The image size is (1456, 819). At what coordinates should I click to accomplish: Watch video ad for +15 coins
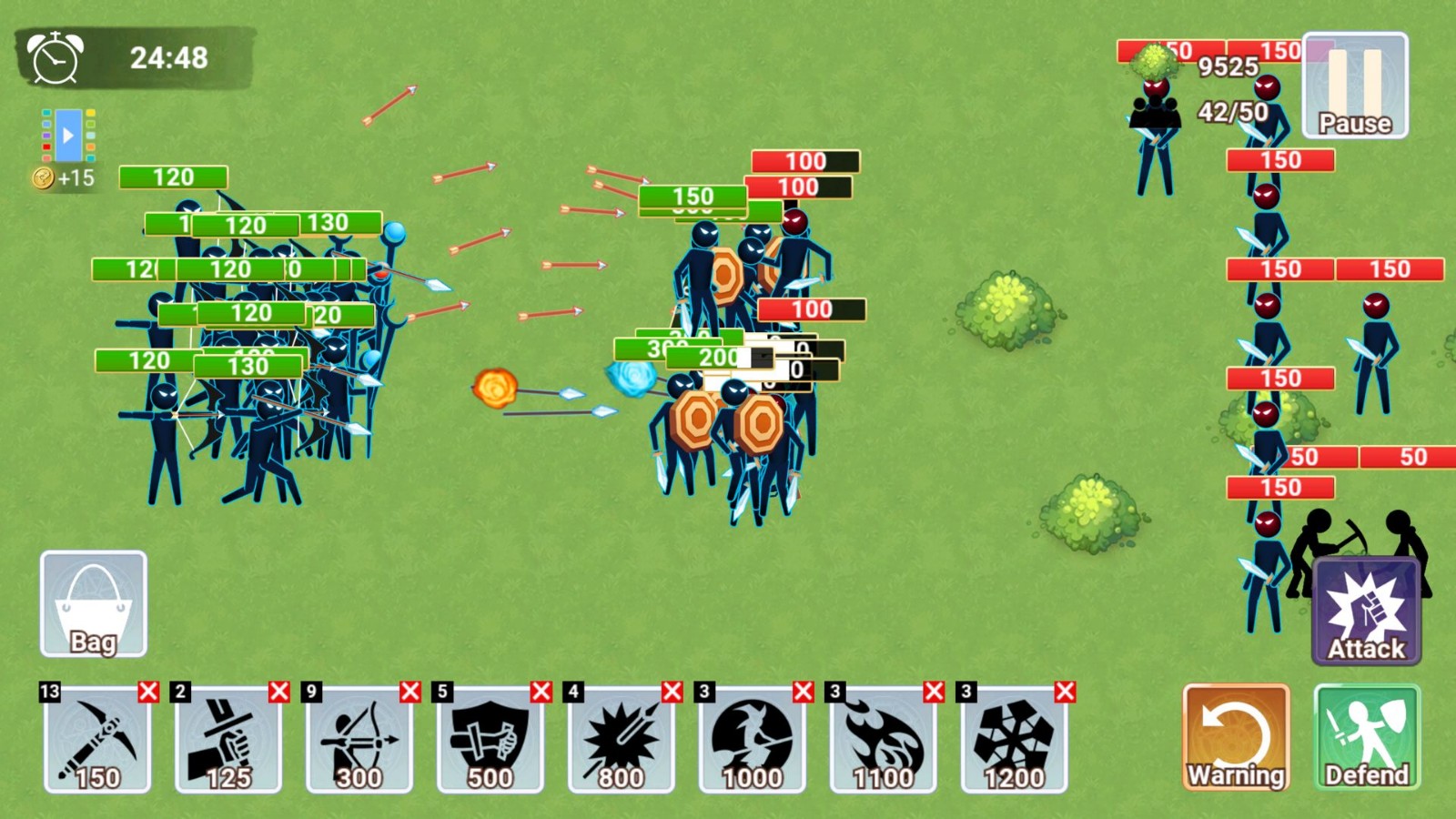68,136
